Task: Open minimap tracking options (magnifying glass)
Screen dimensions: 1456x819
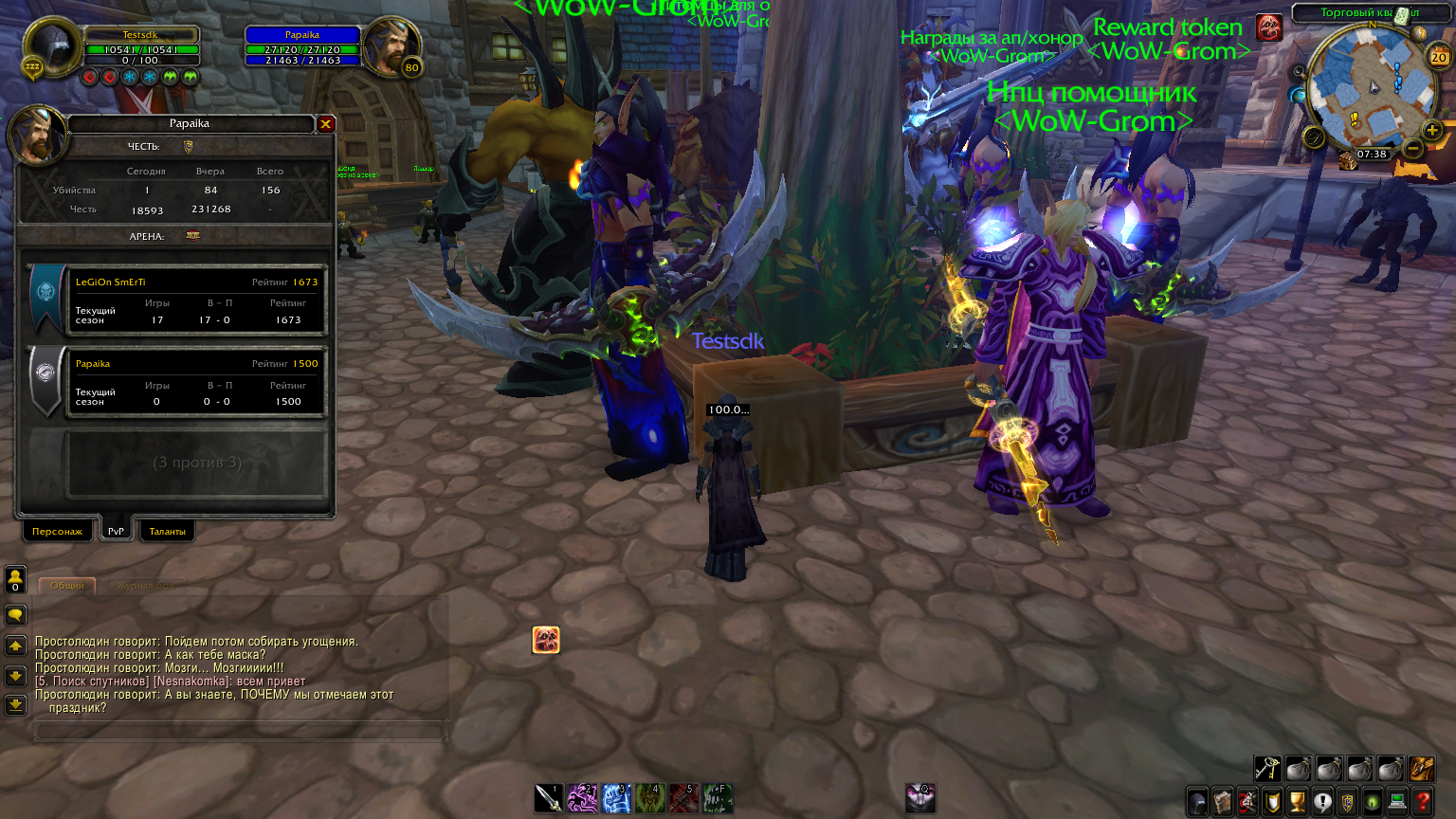Action: 1314,138
